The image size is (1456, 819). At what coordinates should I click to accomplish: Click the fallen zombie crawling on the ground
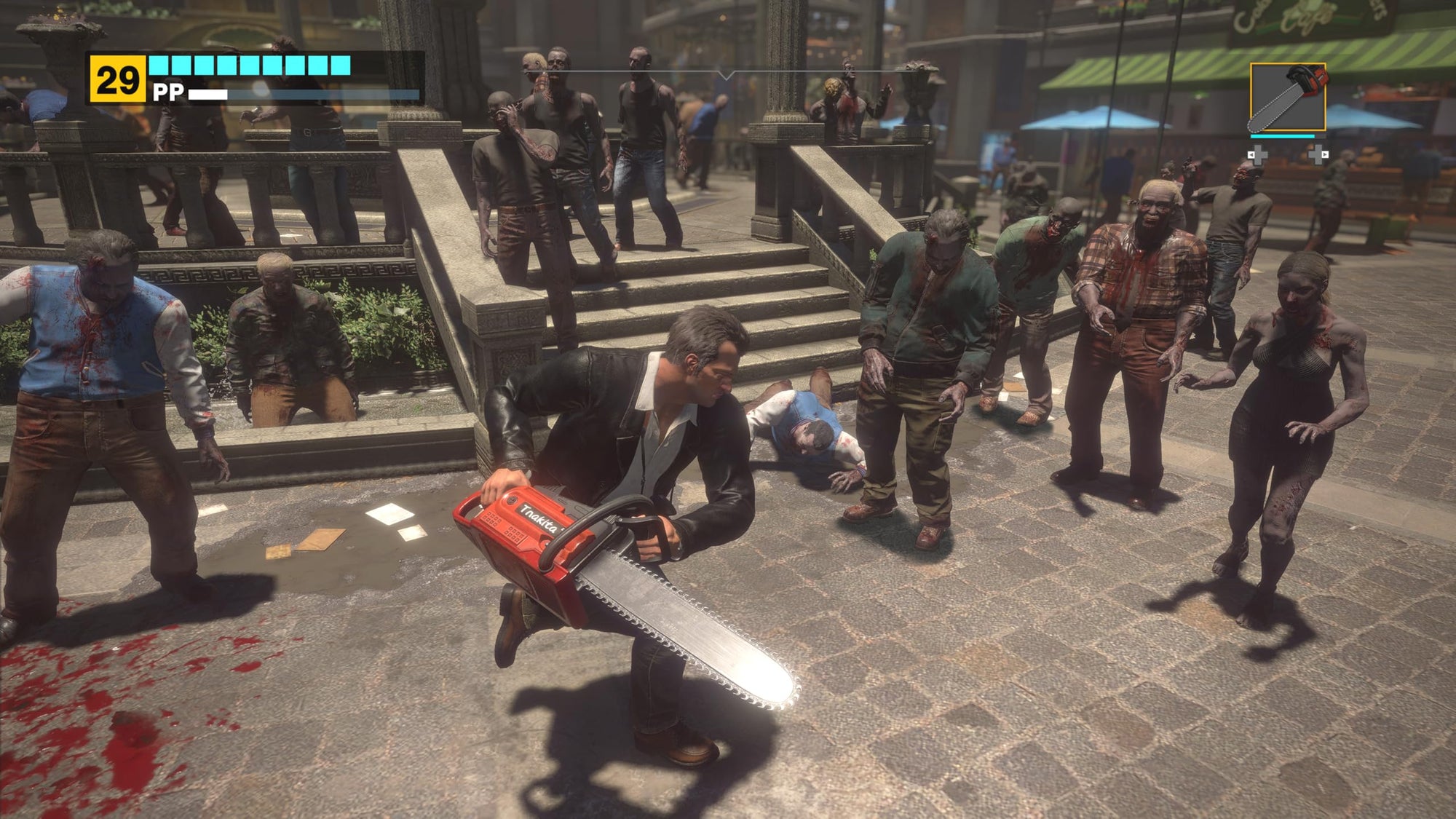pos(808,422)
